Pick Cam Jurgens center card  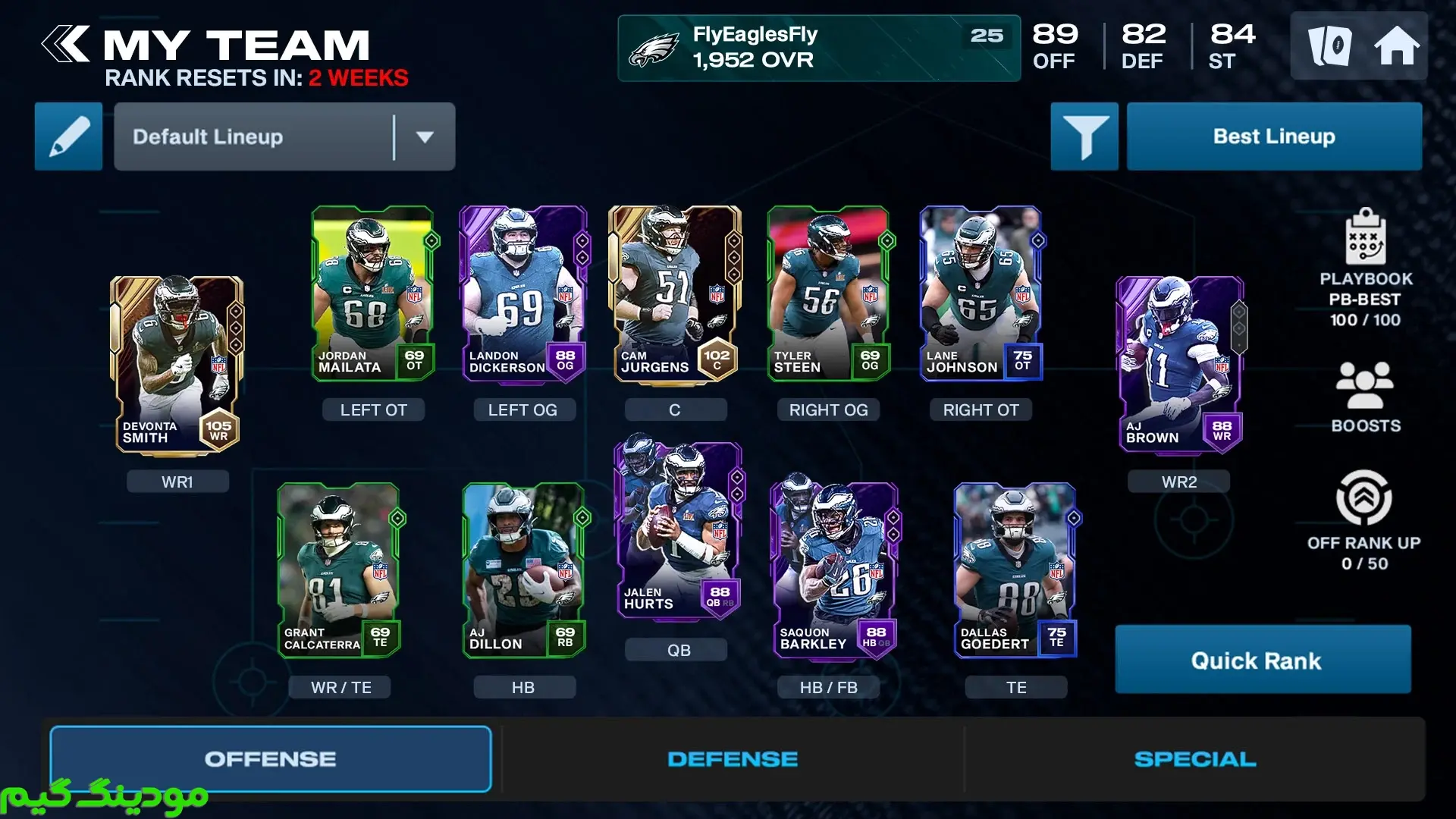(674, 293)
